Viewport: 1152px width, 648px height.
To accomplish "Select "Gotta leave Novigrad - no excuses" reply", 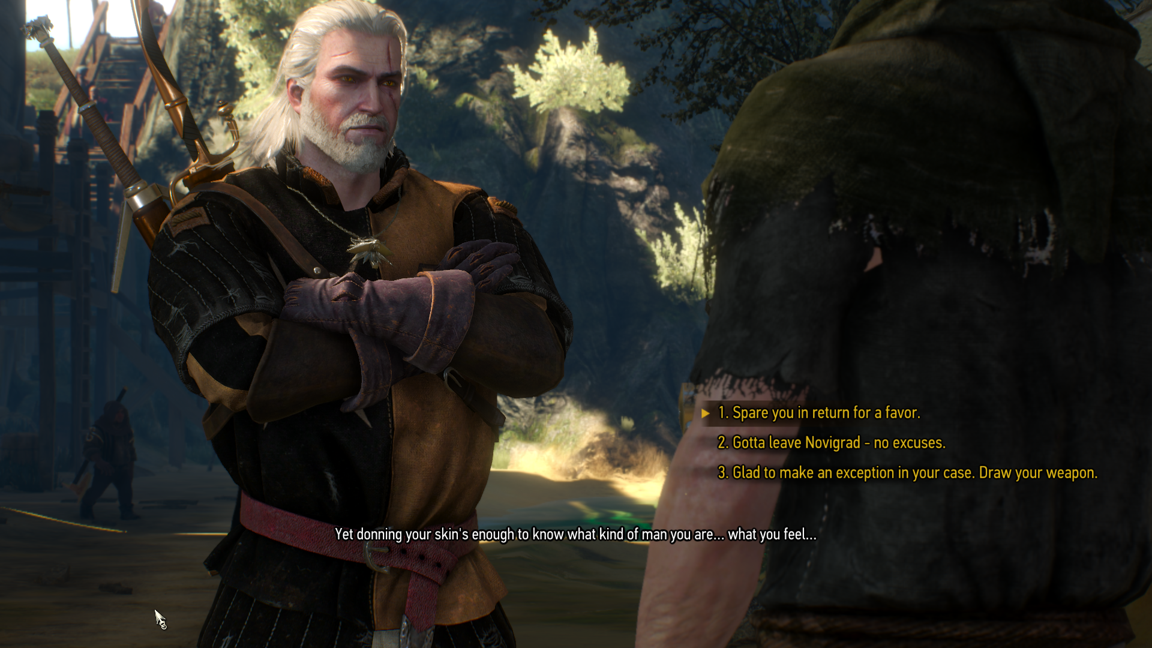I will [x=831, y=443].
